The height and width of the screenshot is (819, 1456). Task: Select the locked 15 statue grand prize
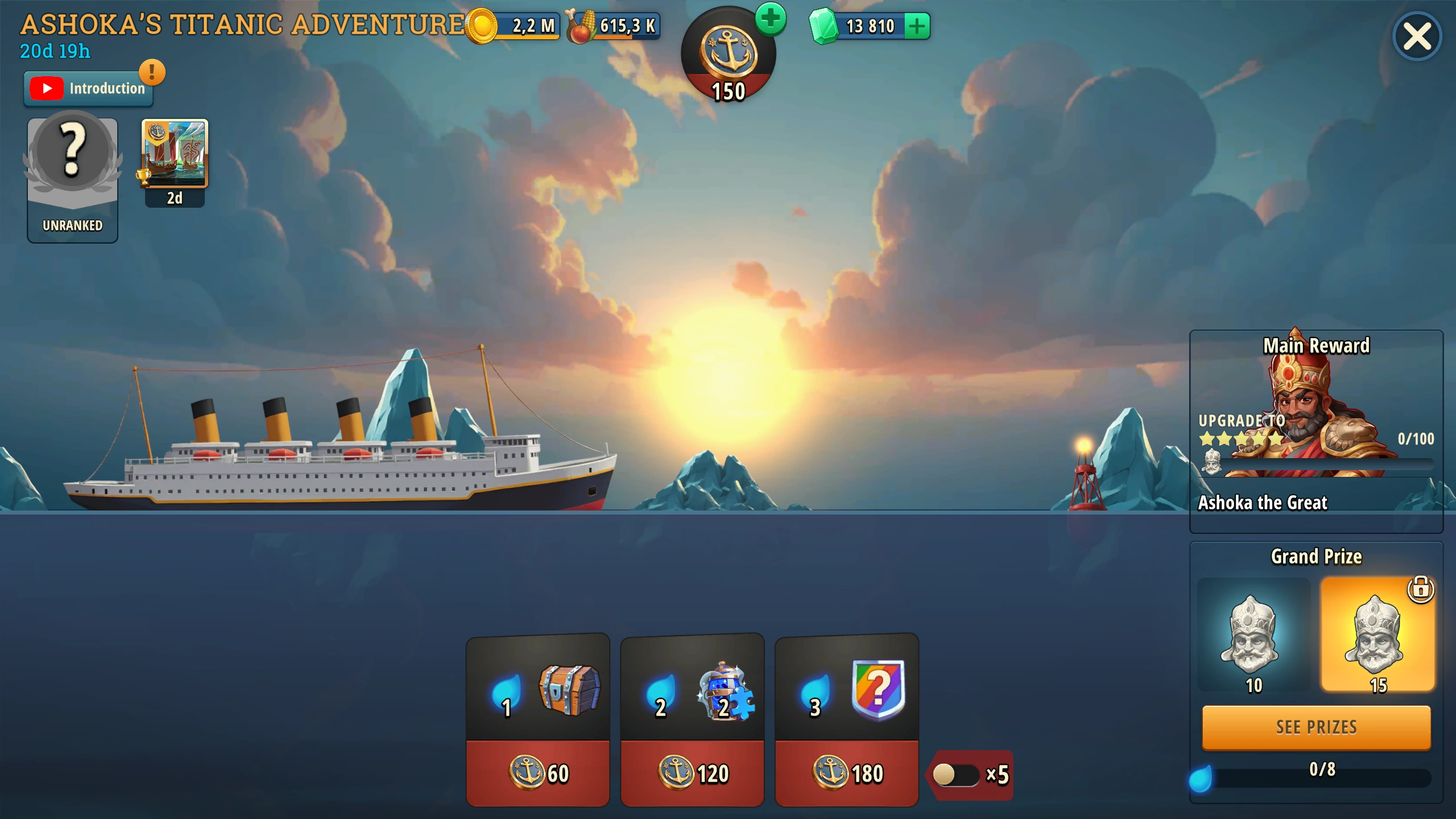(1377, 635)
